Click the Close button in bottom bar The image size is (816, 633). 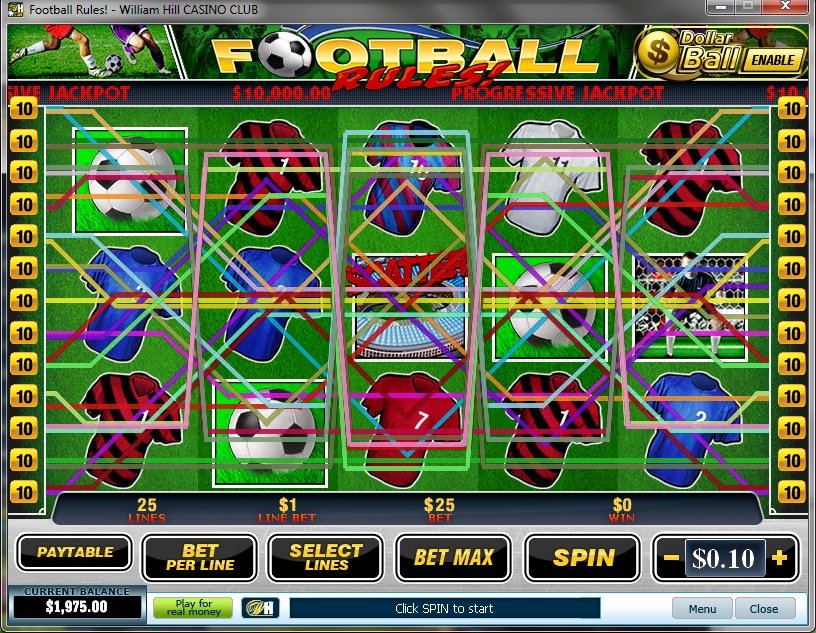(764, 608)
